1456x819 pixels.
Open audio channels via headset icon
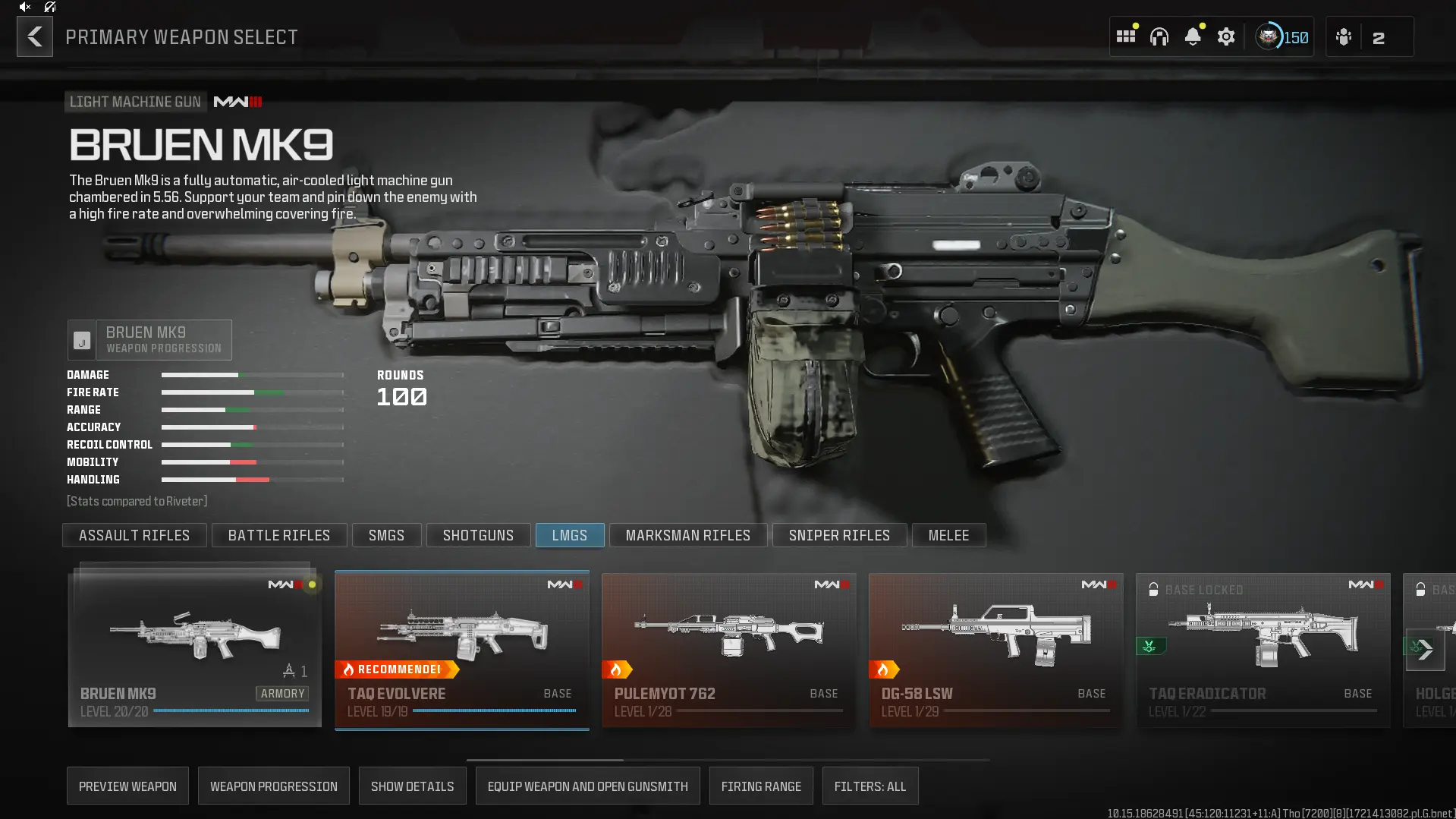(x=1160, y=36)
